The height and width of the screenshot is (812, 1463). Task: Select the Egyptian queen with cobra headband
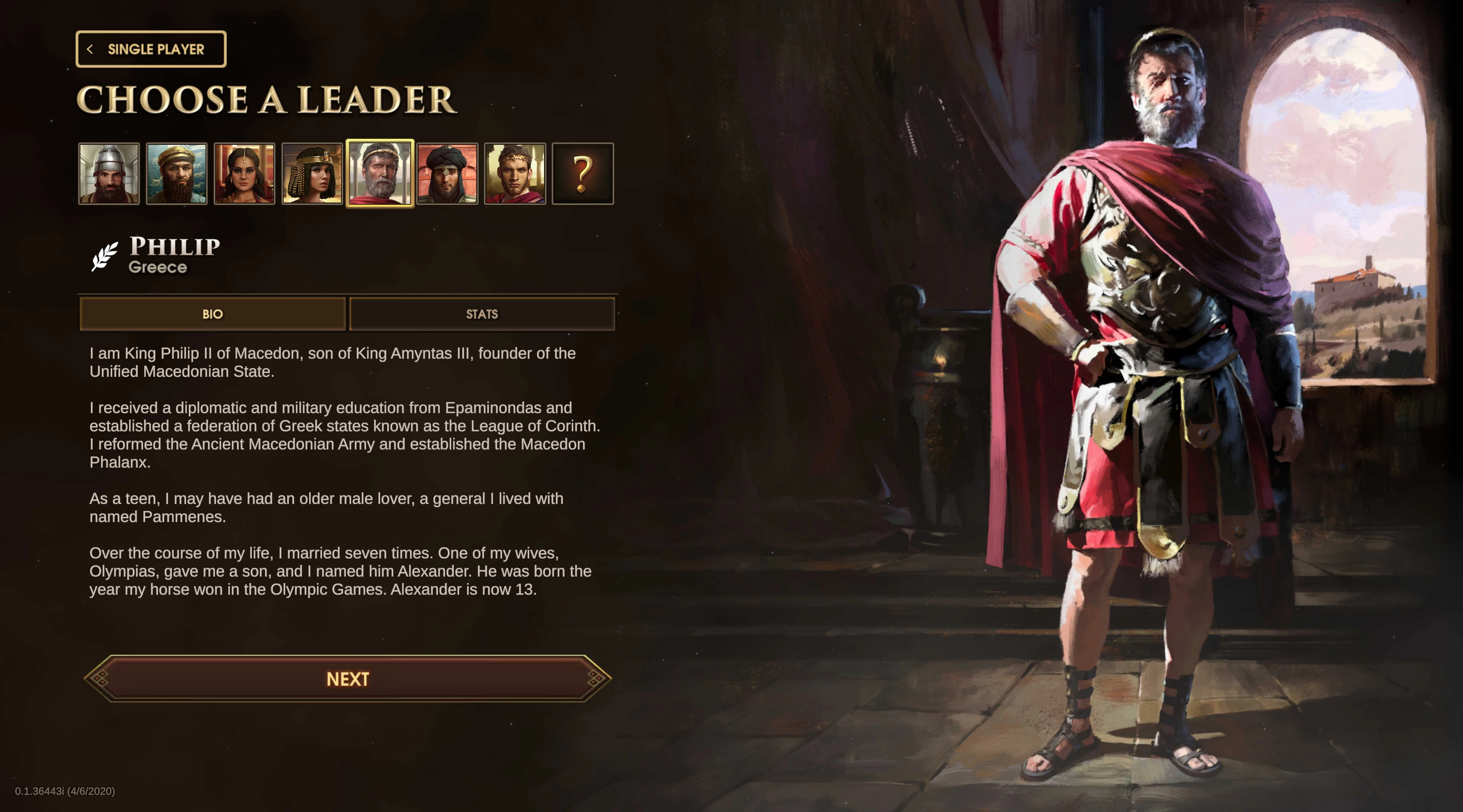pos(312,174)
